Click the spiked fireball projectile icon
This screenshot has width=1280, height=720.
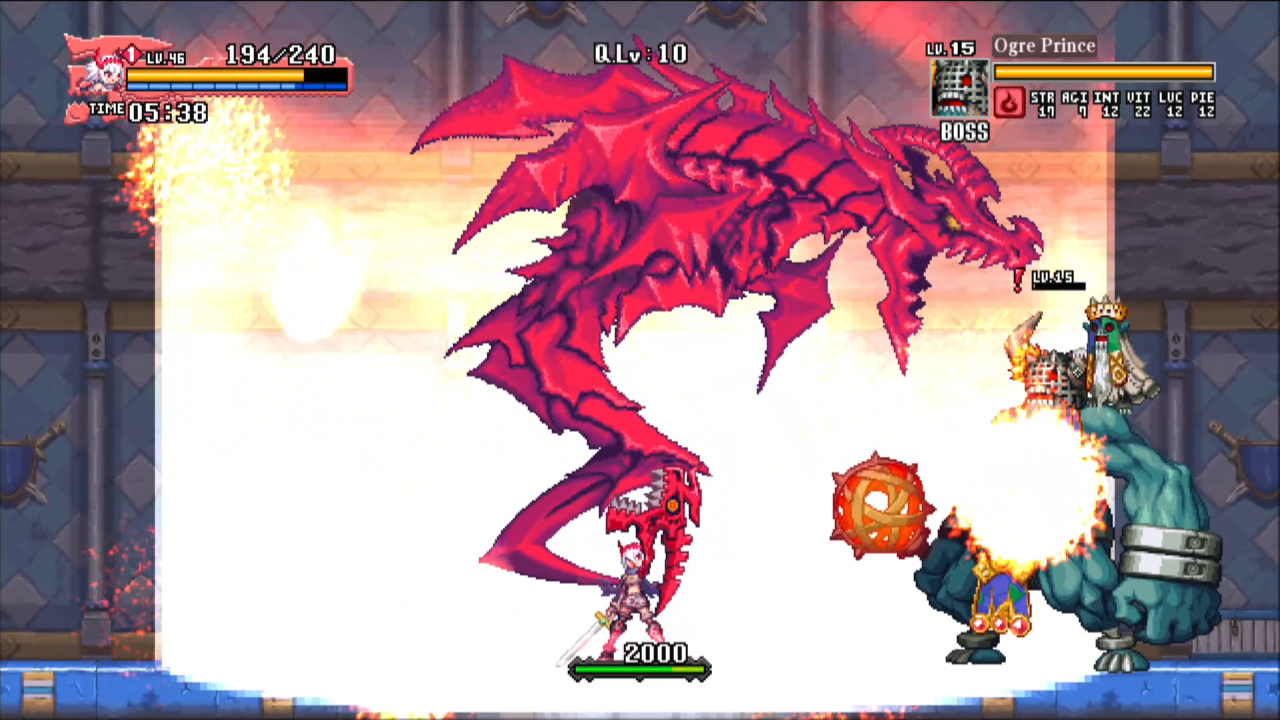click(x=882, y=505)
